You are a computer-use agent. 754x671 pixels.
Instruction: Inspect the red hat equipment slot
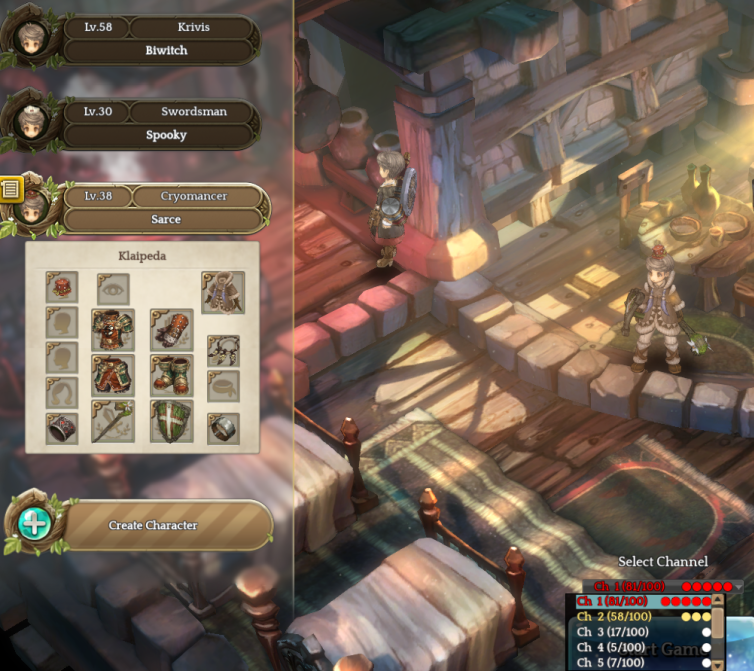pyautogui.click(x=62, y=288)
